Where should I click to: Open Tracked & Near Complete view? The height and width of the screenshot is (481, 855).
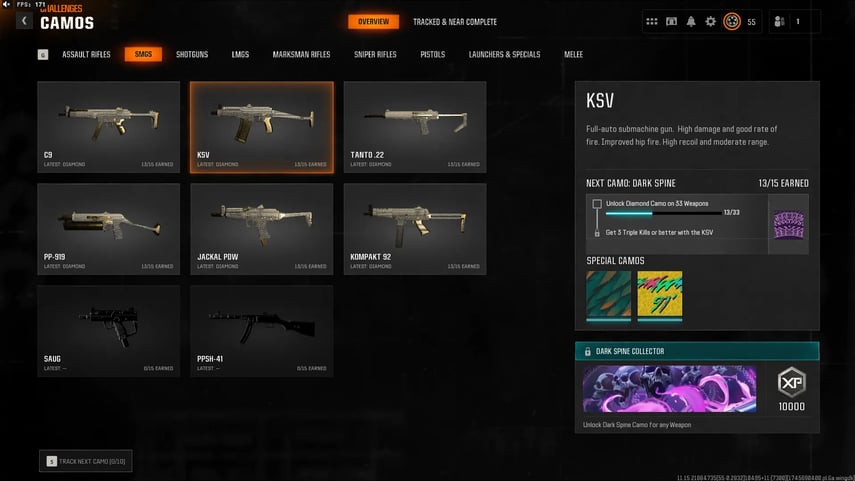(x=455, y=22)
